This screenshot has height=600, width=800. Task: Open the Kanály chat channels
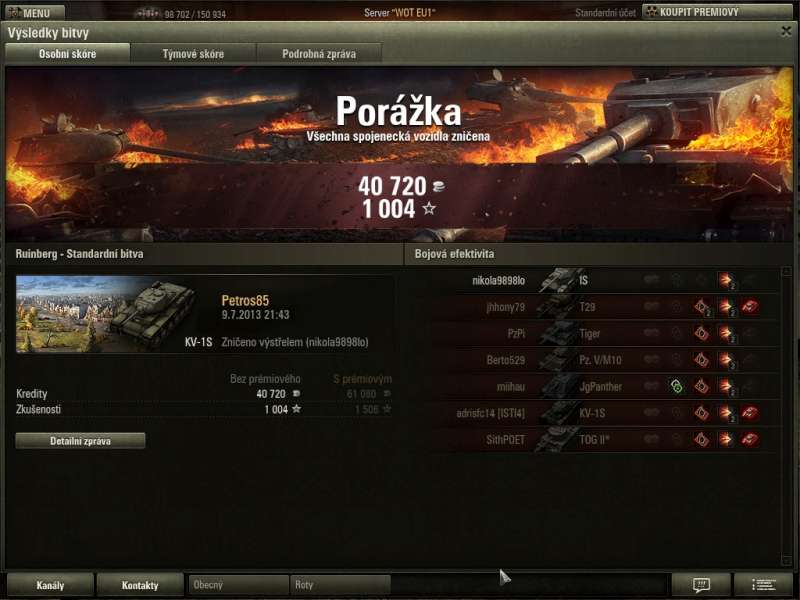pyautogui.click(x=50, y=585)
